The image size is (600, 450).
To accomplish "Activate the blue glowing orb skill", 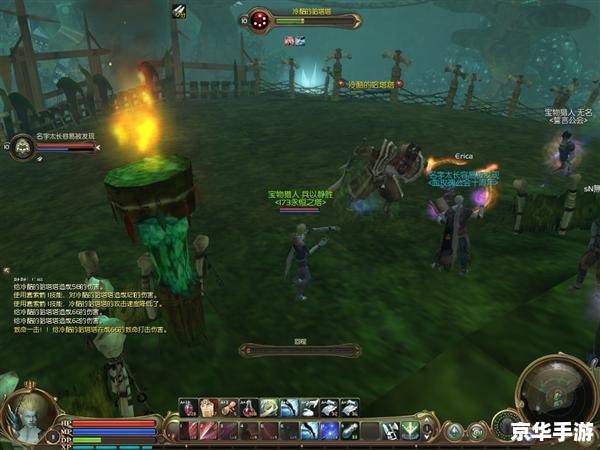I will 328,430.
